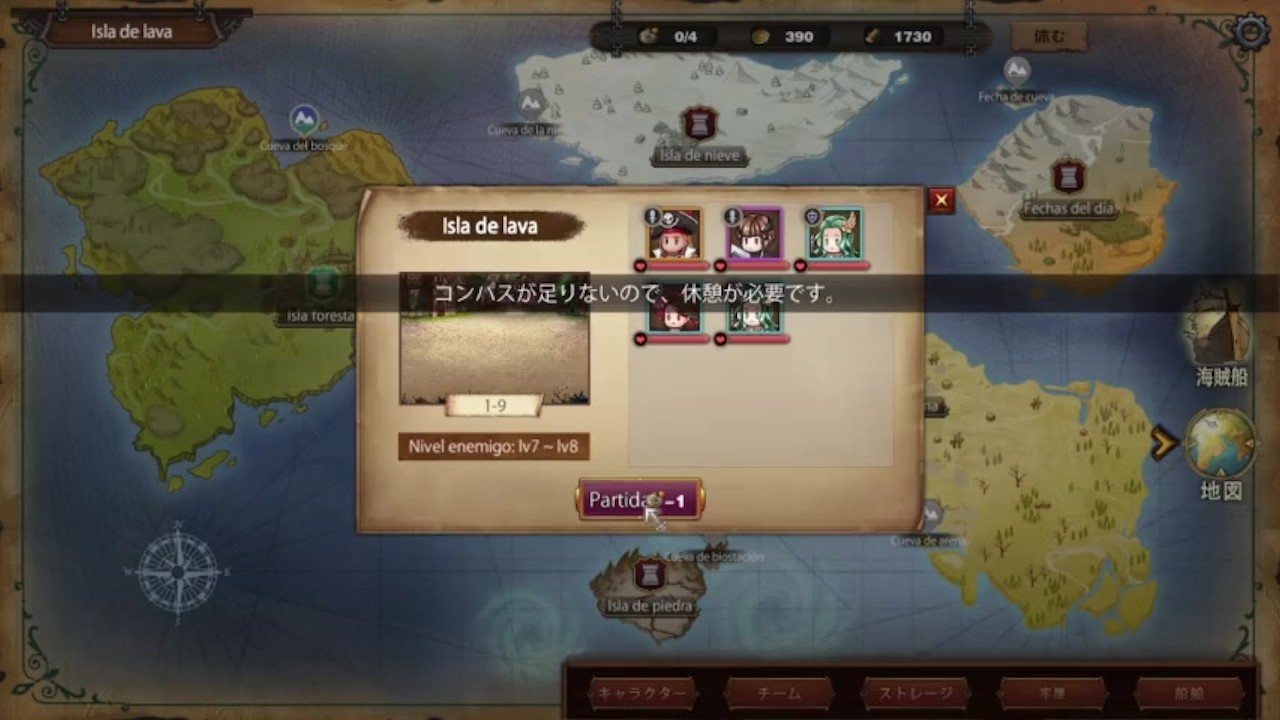This screenshot has width=1280, height=720.
Task: Click the stage 1-9 preview image
Action: [494, 338]
